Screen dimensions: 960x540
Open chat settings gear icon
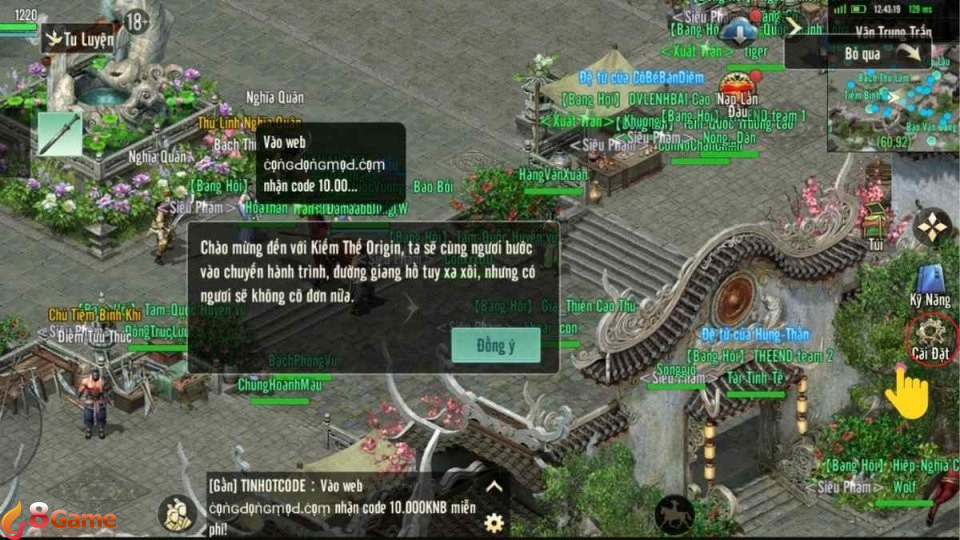click(x=494, y=522)
